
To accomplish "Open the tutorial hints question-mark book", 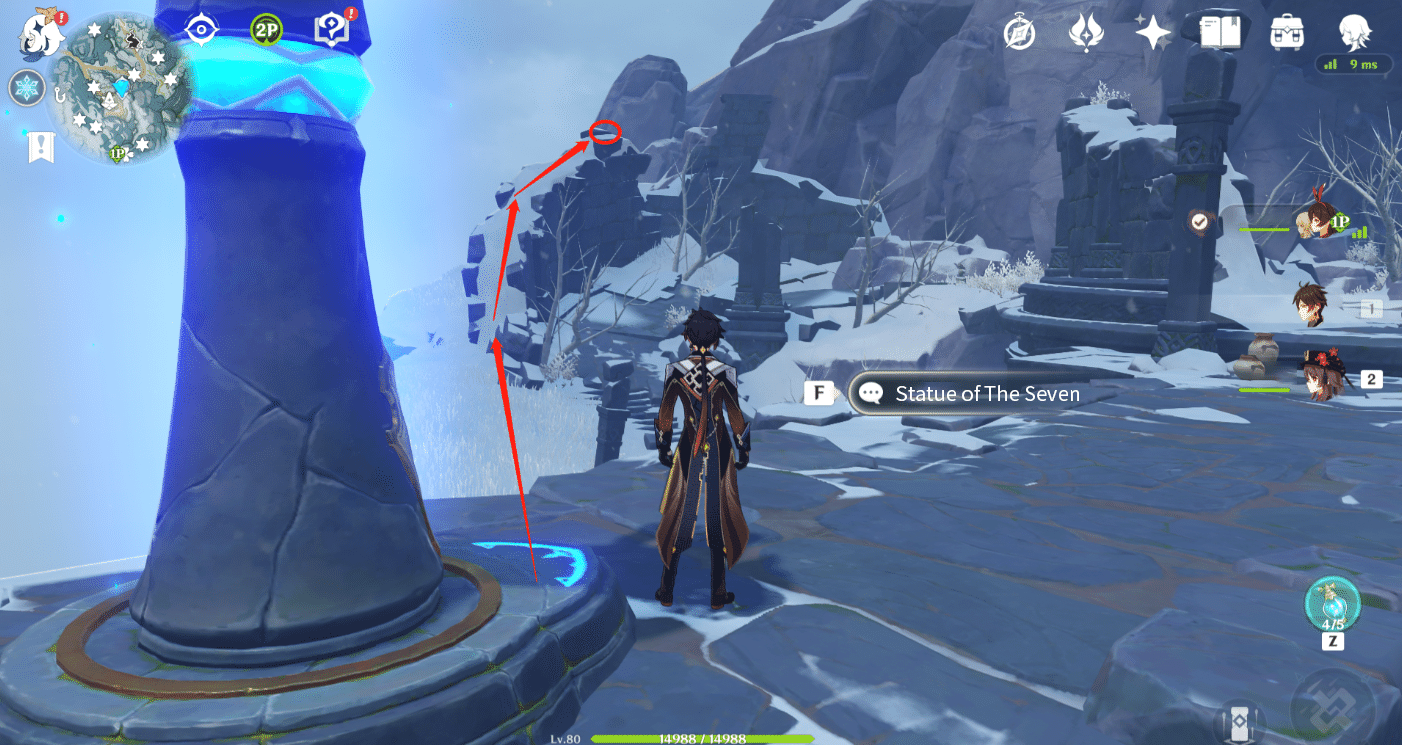I will pos(331,30).
